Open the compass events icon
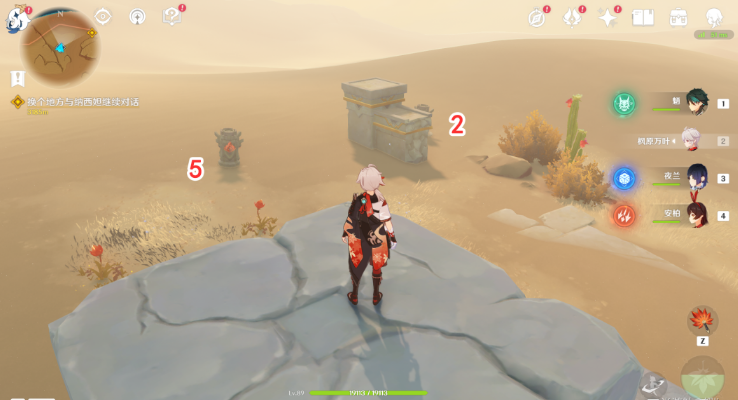 (538, 17)
